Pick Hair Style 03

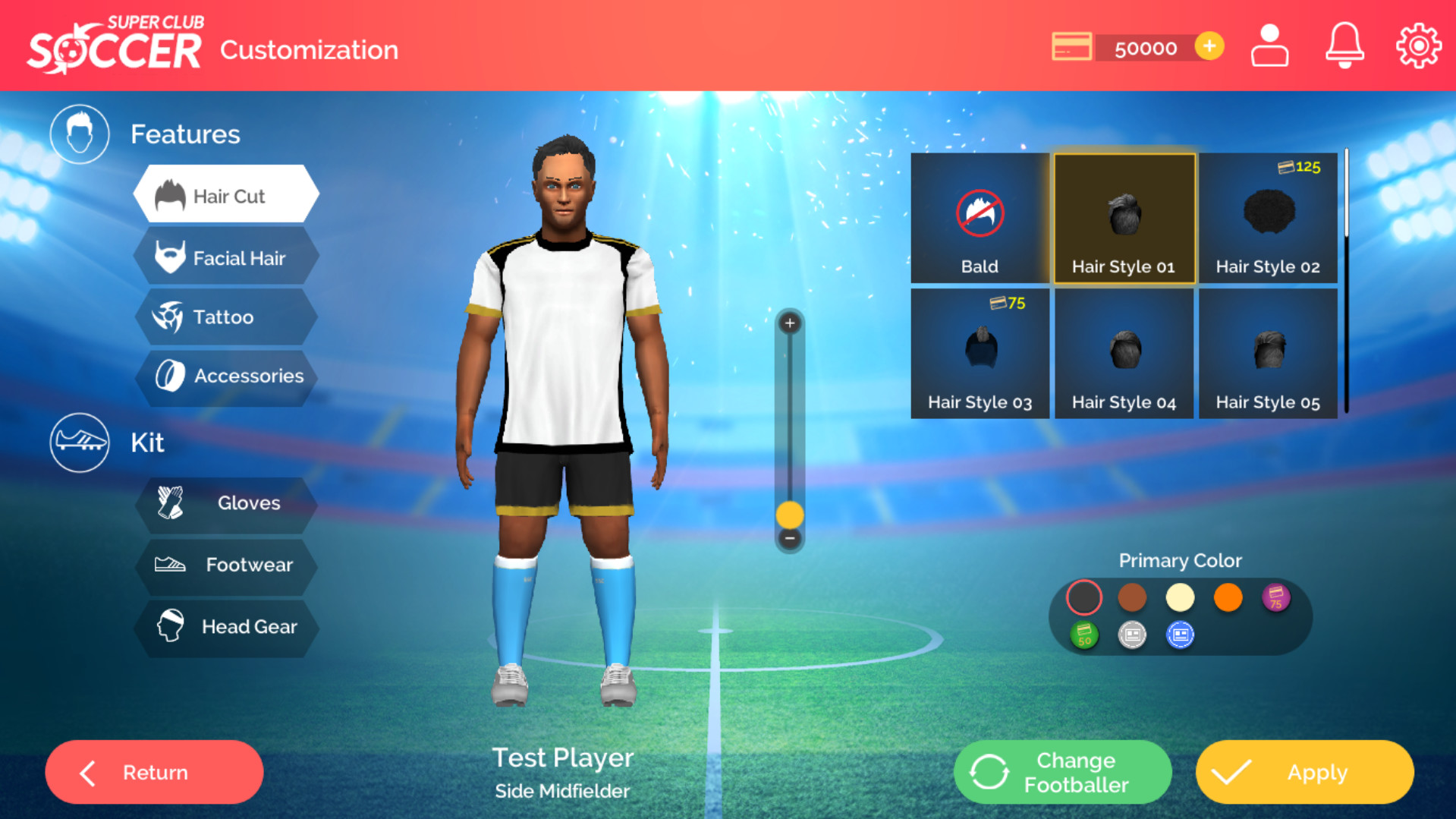pos(980,354)
